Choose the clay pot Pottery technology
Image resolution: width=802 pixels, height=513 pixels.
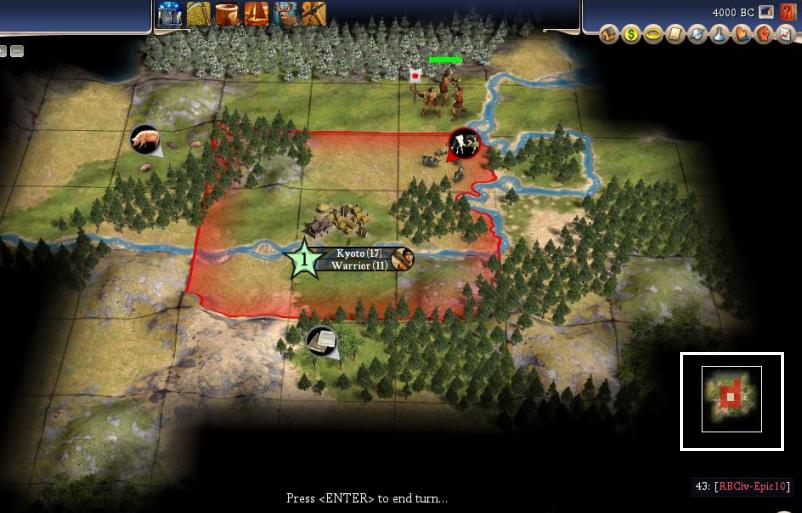pyautogui.click(x=227, y=13)
